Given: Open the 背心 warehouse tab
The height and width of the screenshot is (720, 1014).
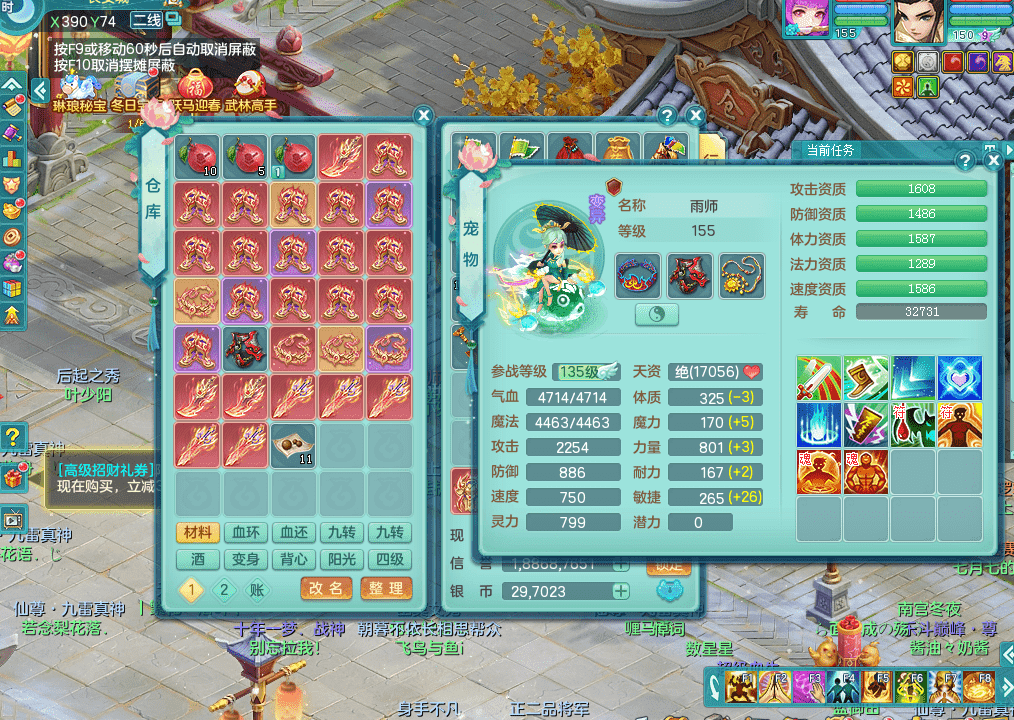Looking at the screenshot, I should click(294, 560).
